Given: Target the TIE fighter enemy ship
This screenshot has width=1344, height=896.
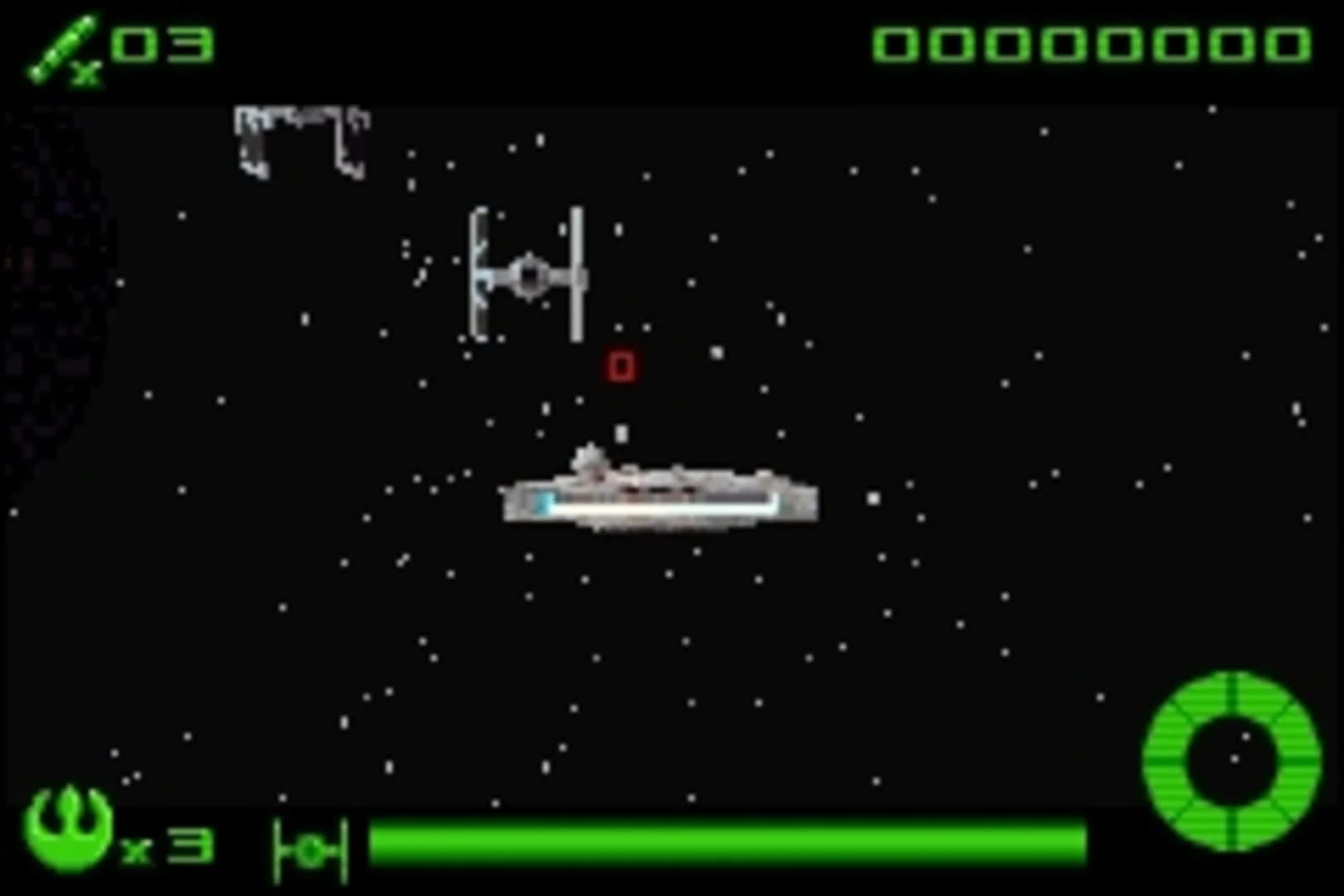Looking at the screenshot, I should click(x=527, y=274).
